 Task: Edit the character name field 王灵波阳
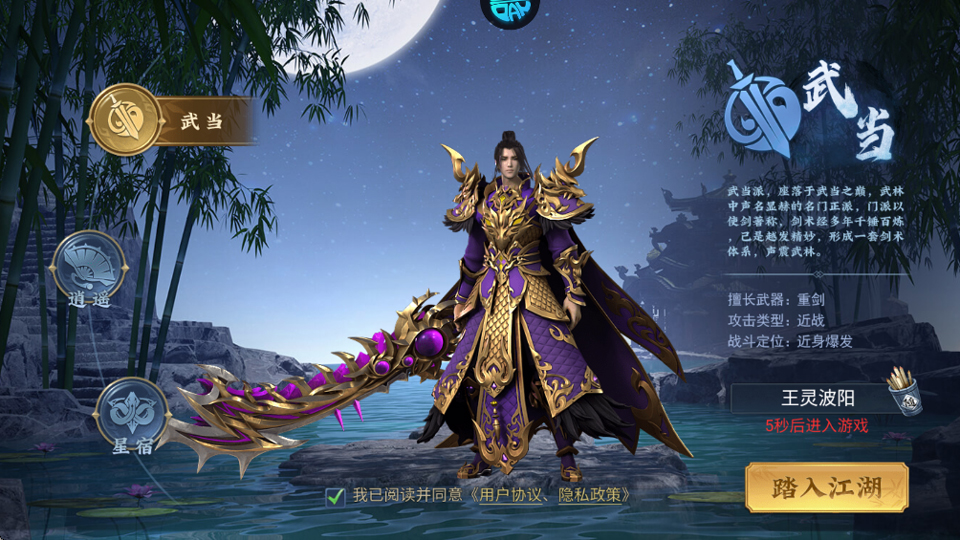point(805,398)
